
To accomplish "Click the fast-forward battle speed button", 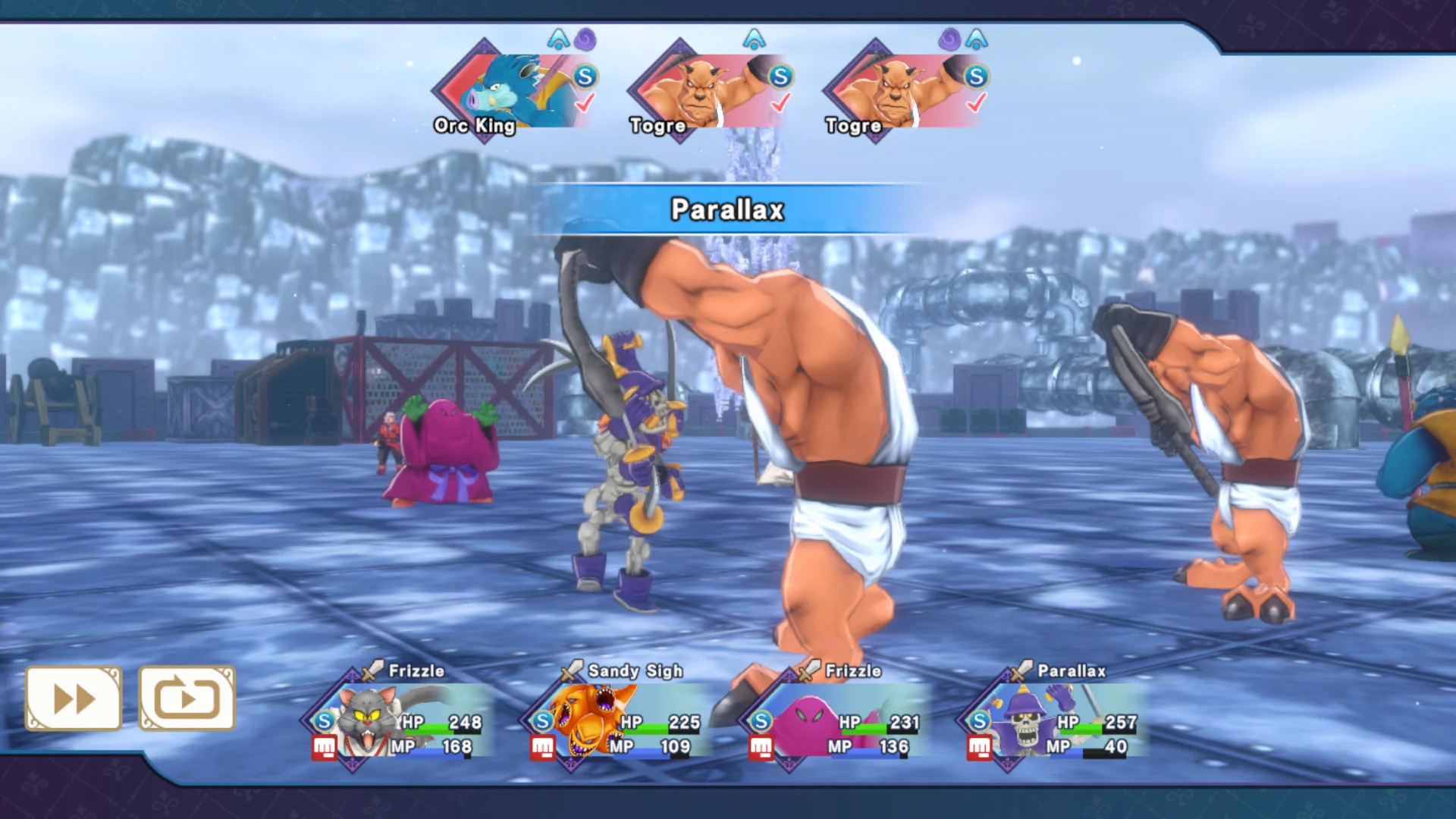I will click(74, 698).
